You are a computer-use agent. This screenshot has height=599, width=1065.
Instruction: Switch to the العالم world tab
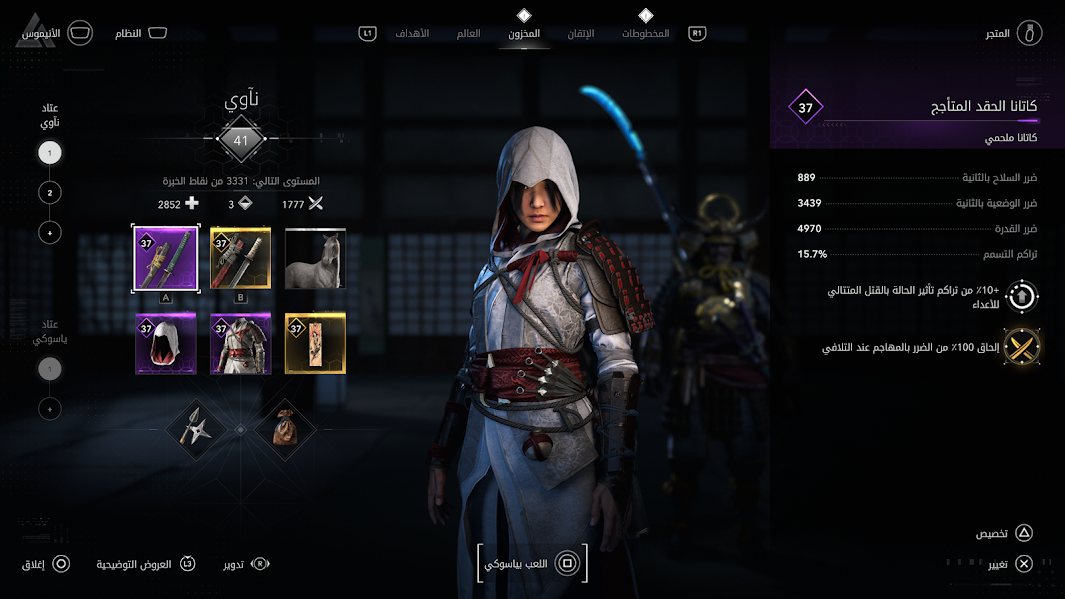pyautogui.click(x=468, y=34)
